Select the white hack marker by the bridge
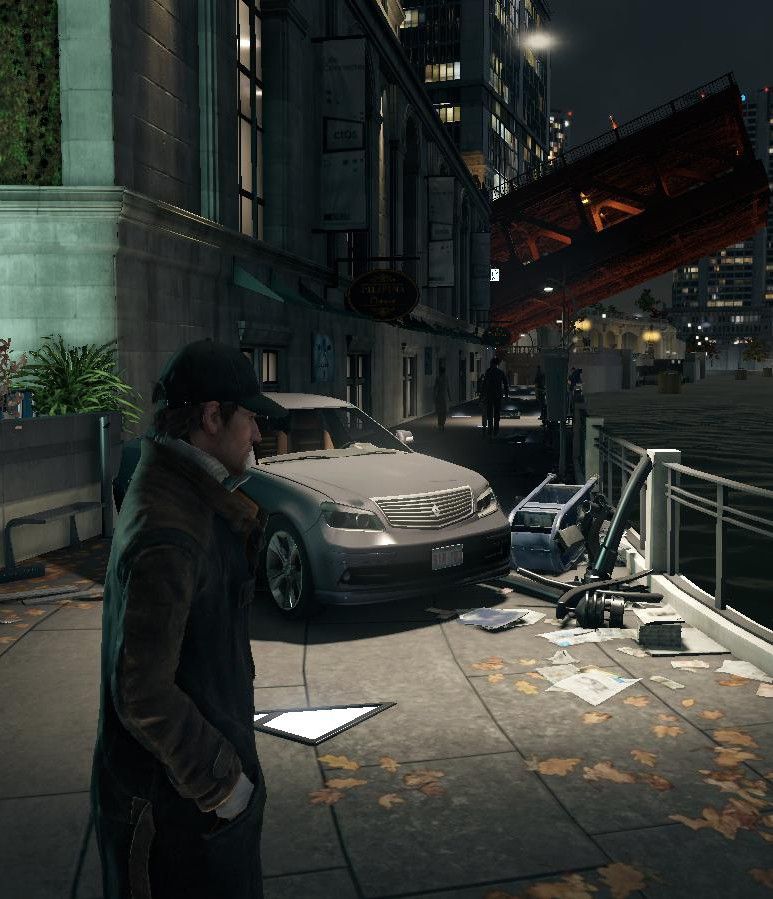This screenshot has height=899, width=773. click(494, 274)
